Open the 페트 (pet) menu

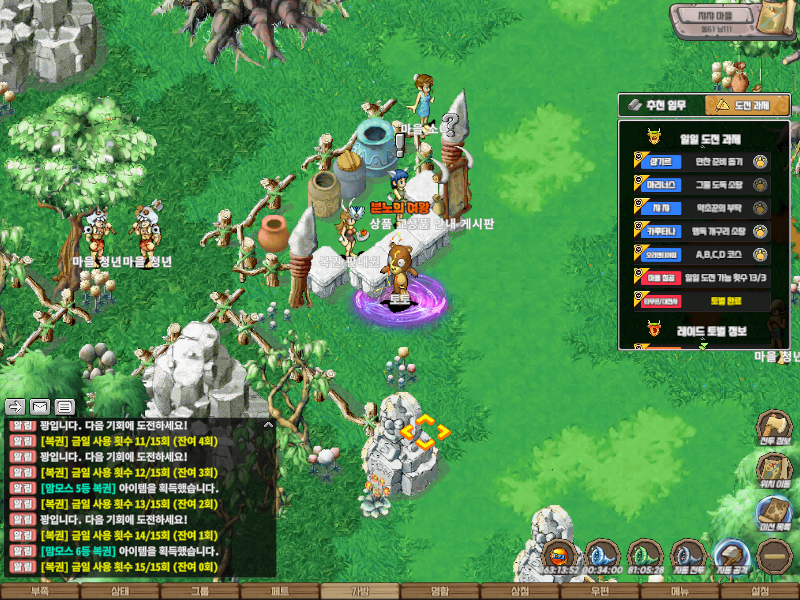280,591
